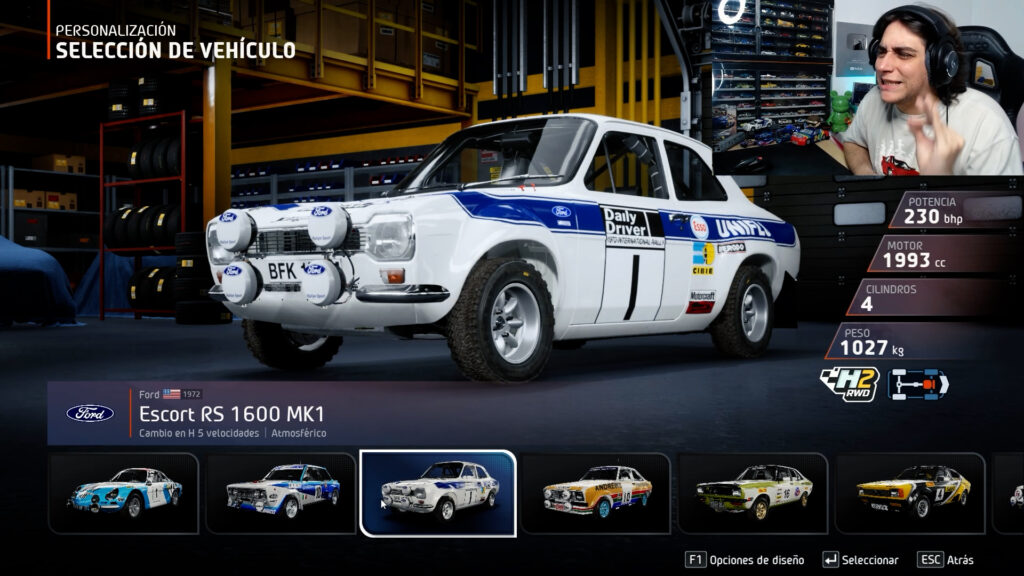Image resolution: width=1024 pixels, height=576 pixels.
Task: Choose the white car with blue stripes thumbnail
Action: pyautogui.click(x=281, y=492)
